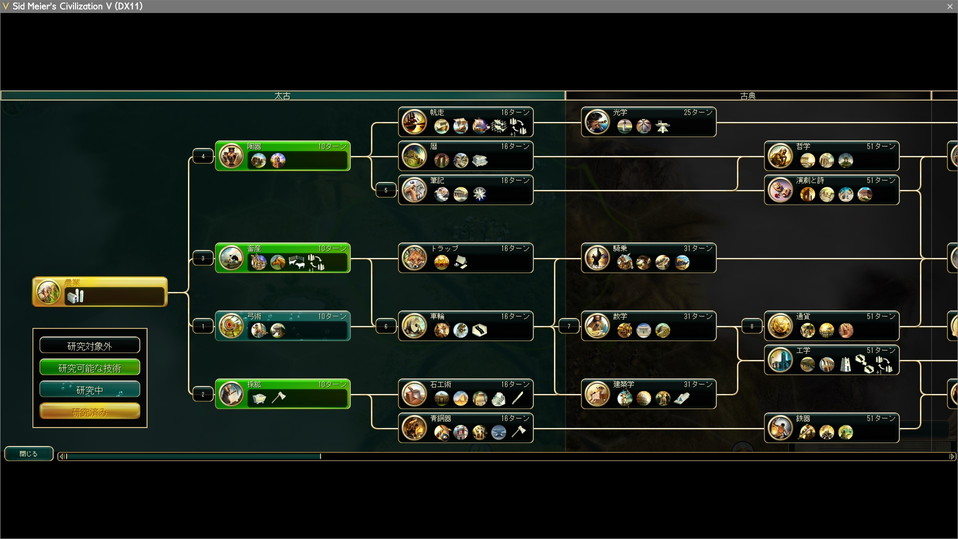Select the 陶器 (Pottery) technology
The width and height of the screenshot is (958, 539).
click(x=283, y=156)
